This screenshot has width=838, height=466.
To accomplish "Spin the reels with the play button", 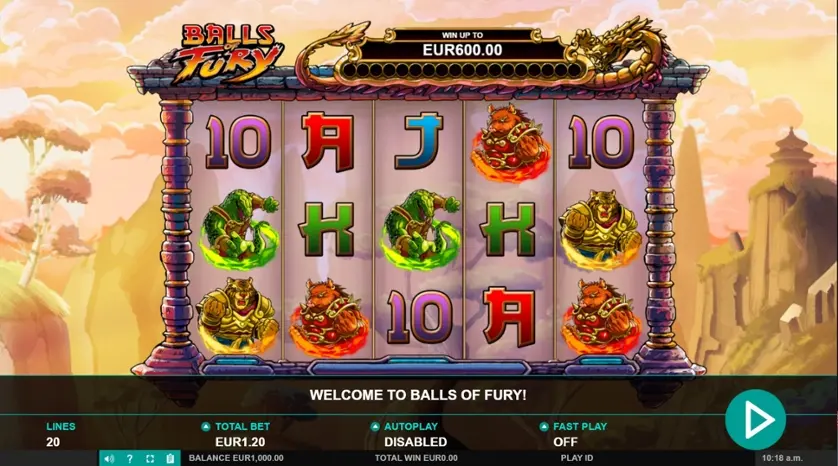I will (755, 419).
